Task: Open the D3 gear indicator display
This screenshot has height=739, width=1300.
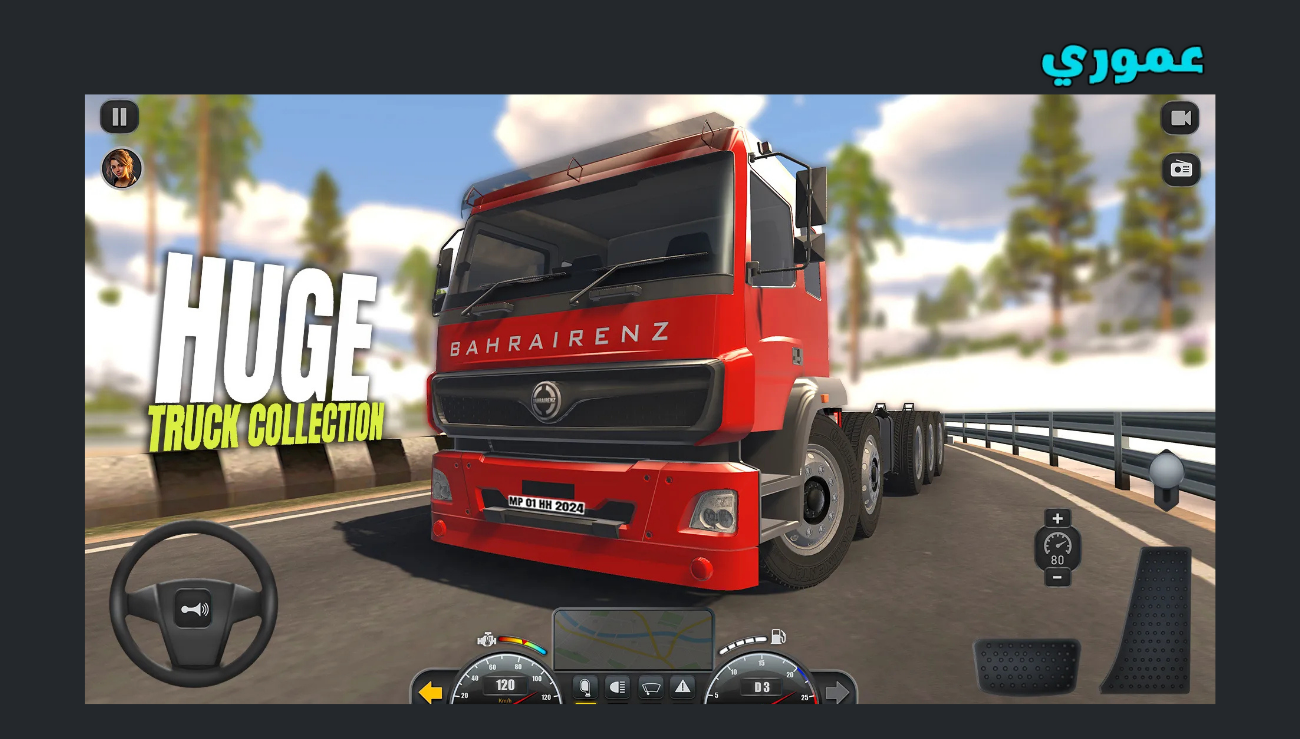Action: (x=761, y=686)
